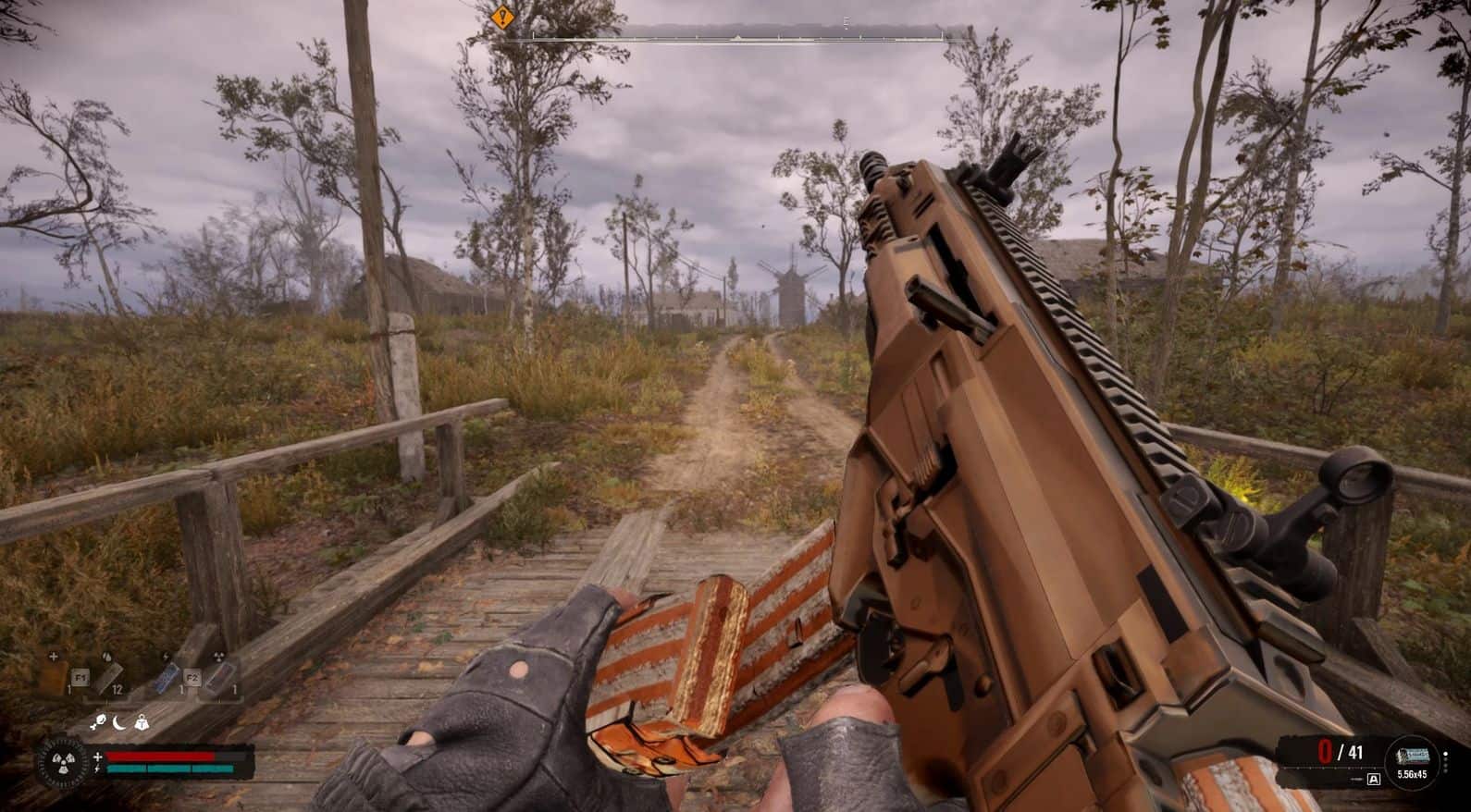Select the 5.56x45 ammo type icon
Image resolution: width=1471 pixels, height=812 pixels.
point(1412,760)
